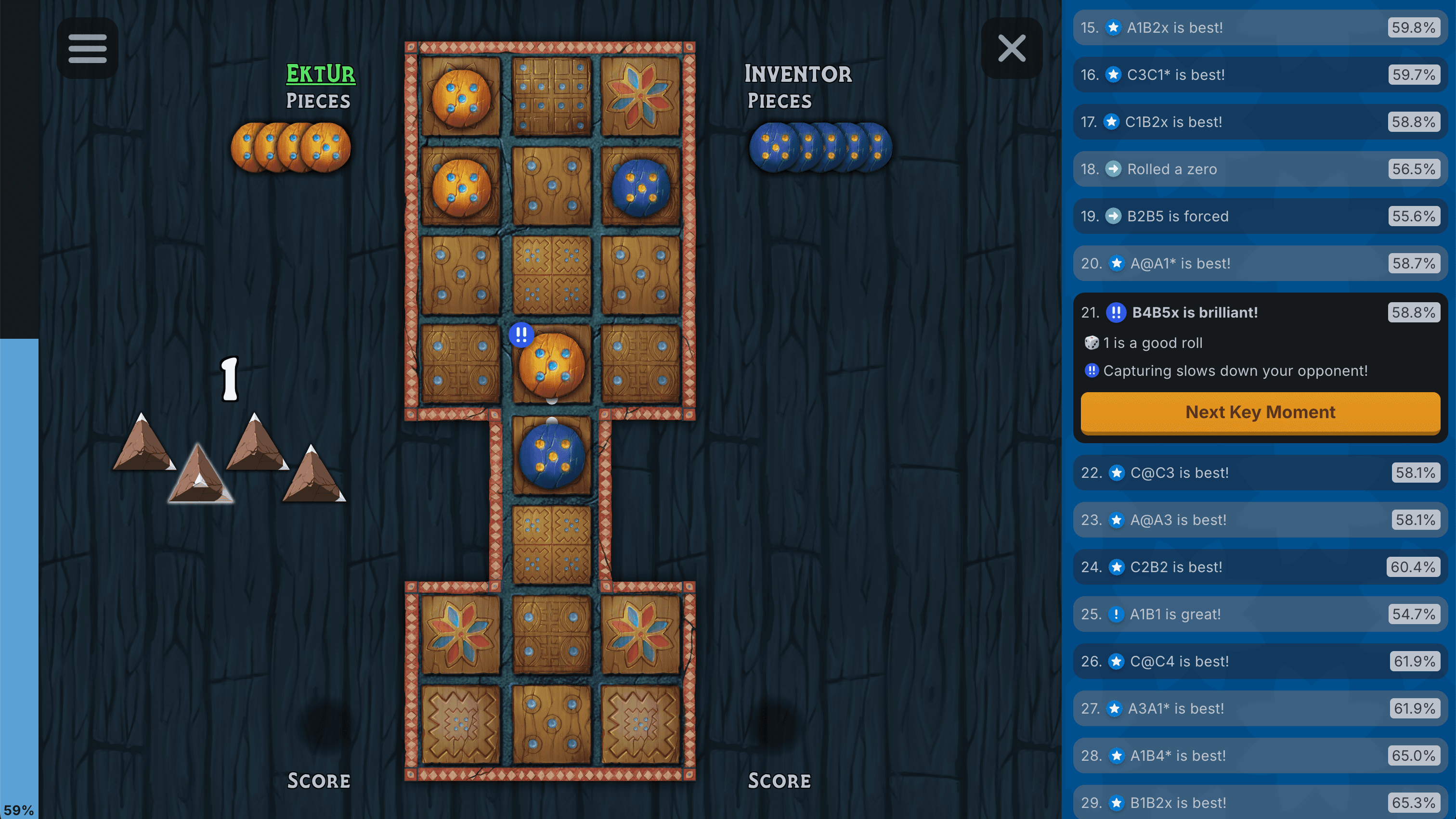Jump to move 28 A1B4*
Screen dimensions: 1456x819
1260,756
